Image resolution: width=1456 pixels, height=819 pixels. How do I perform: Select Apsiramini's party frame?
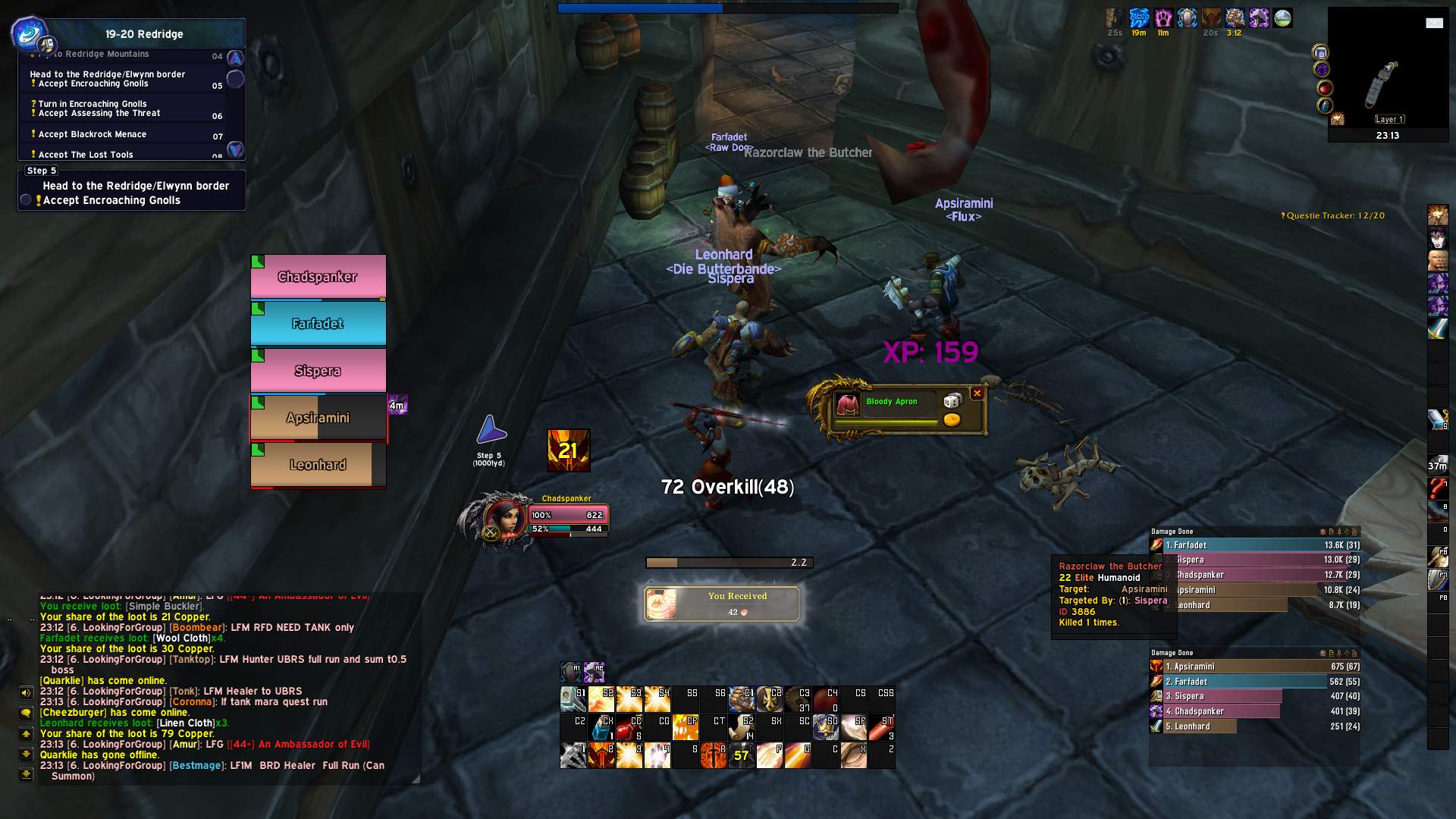[318, 418]
